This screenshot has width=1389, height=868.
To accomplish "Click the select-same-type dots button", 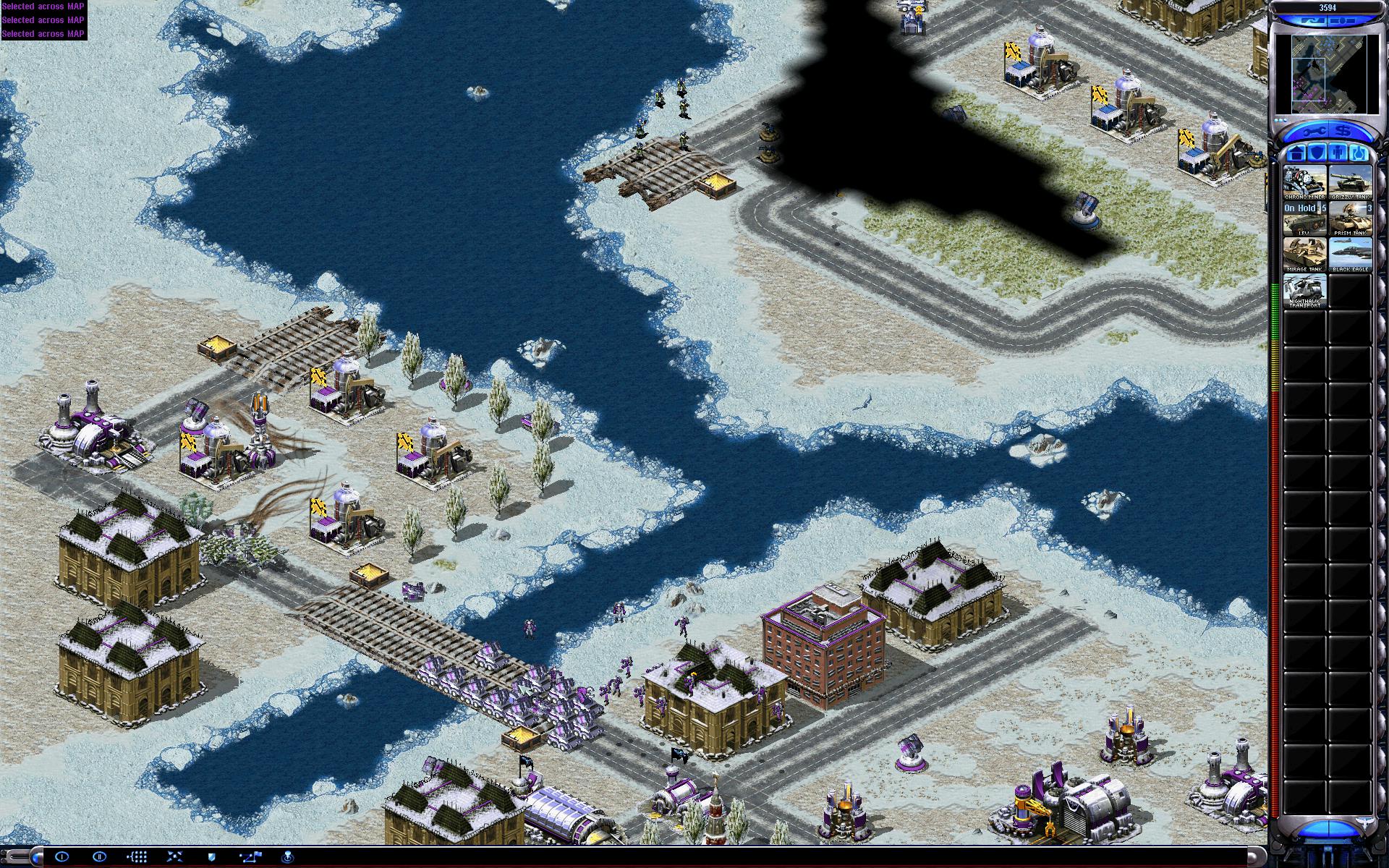I will coord(137,856).
